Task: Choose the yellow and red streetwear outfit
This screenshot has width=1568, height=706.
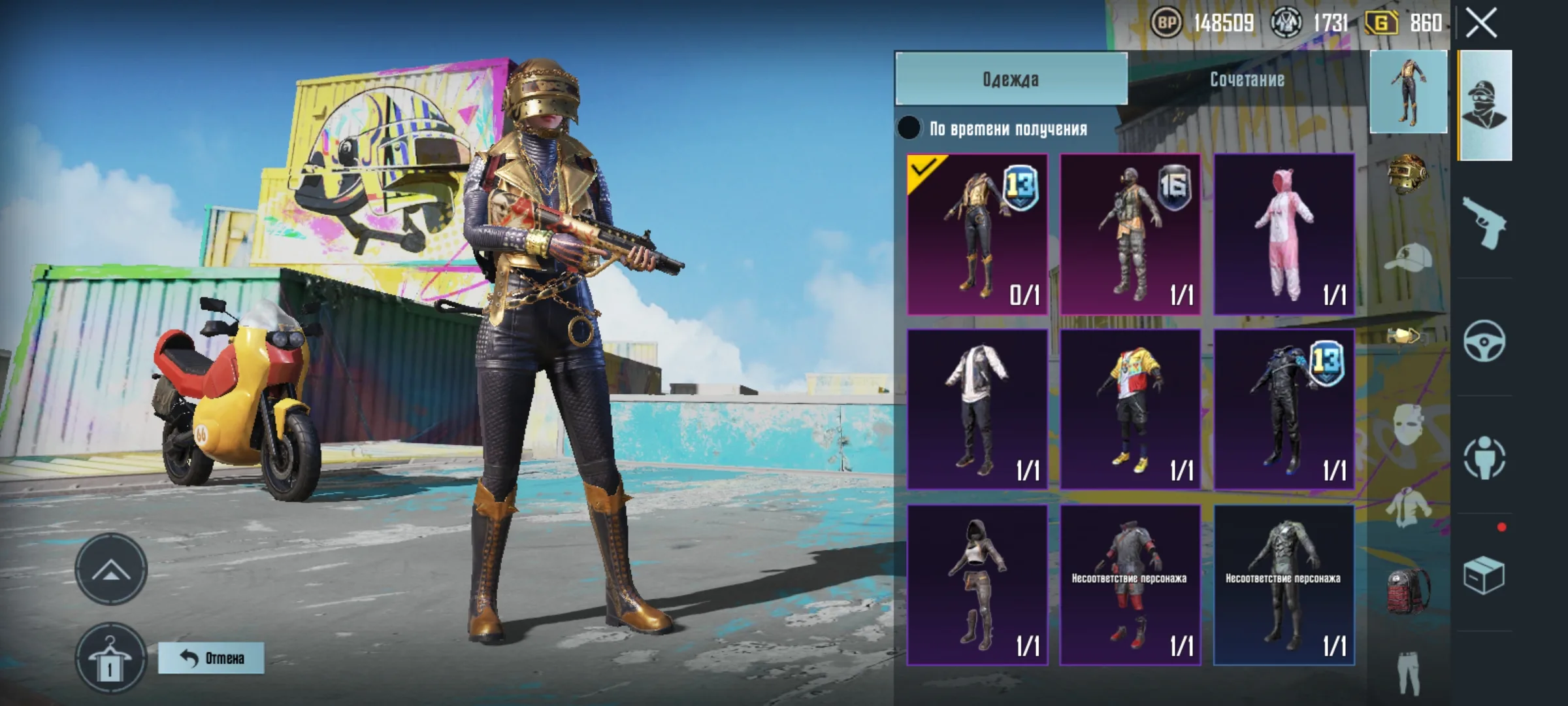Action: tap(1130, 409)
